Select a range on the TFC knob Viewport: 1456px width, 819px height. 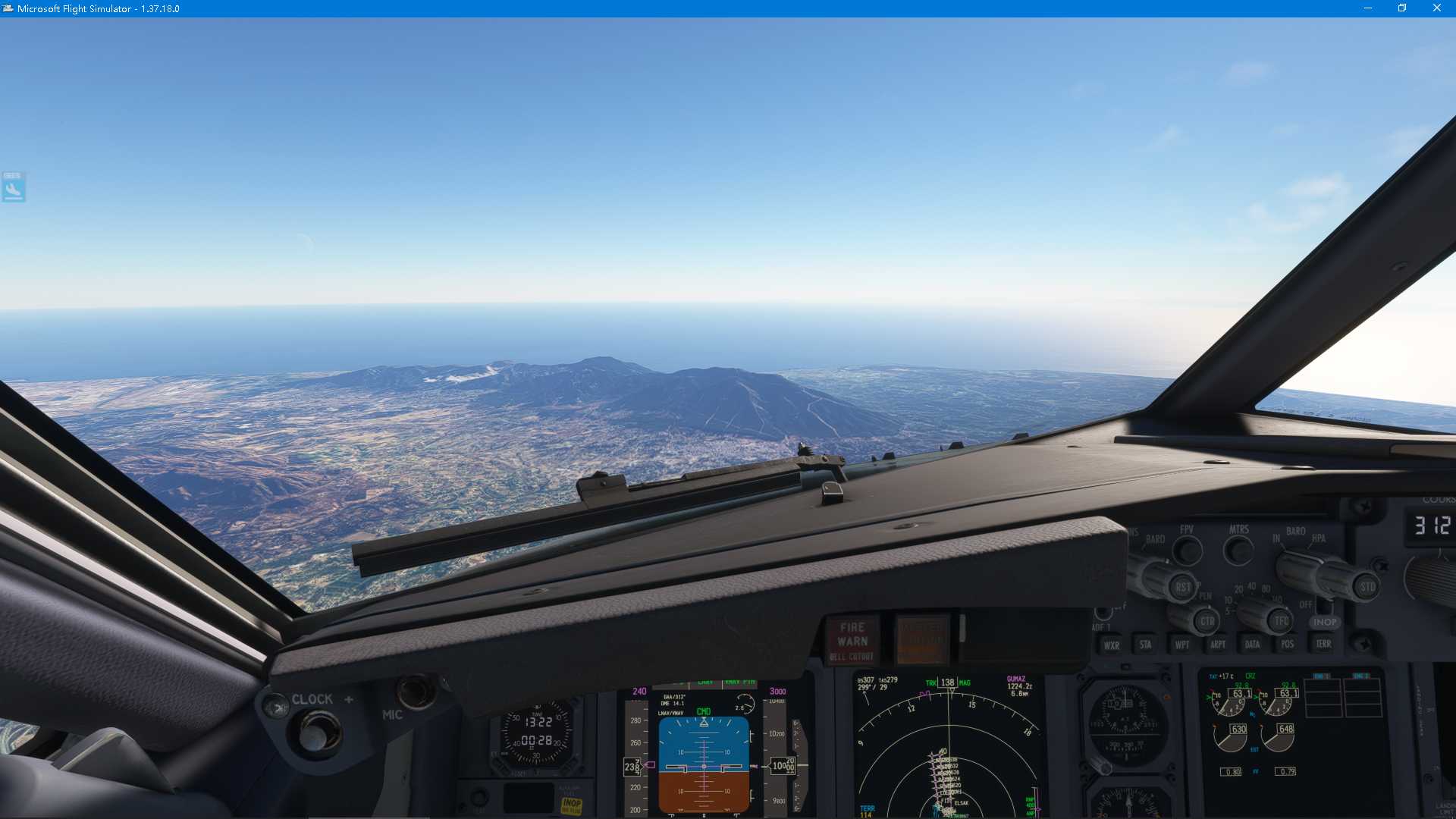pos(1280,620)
